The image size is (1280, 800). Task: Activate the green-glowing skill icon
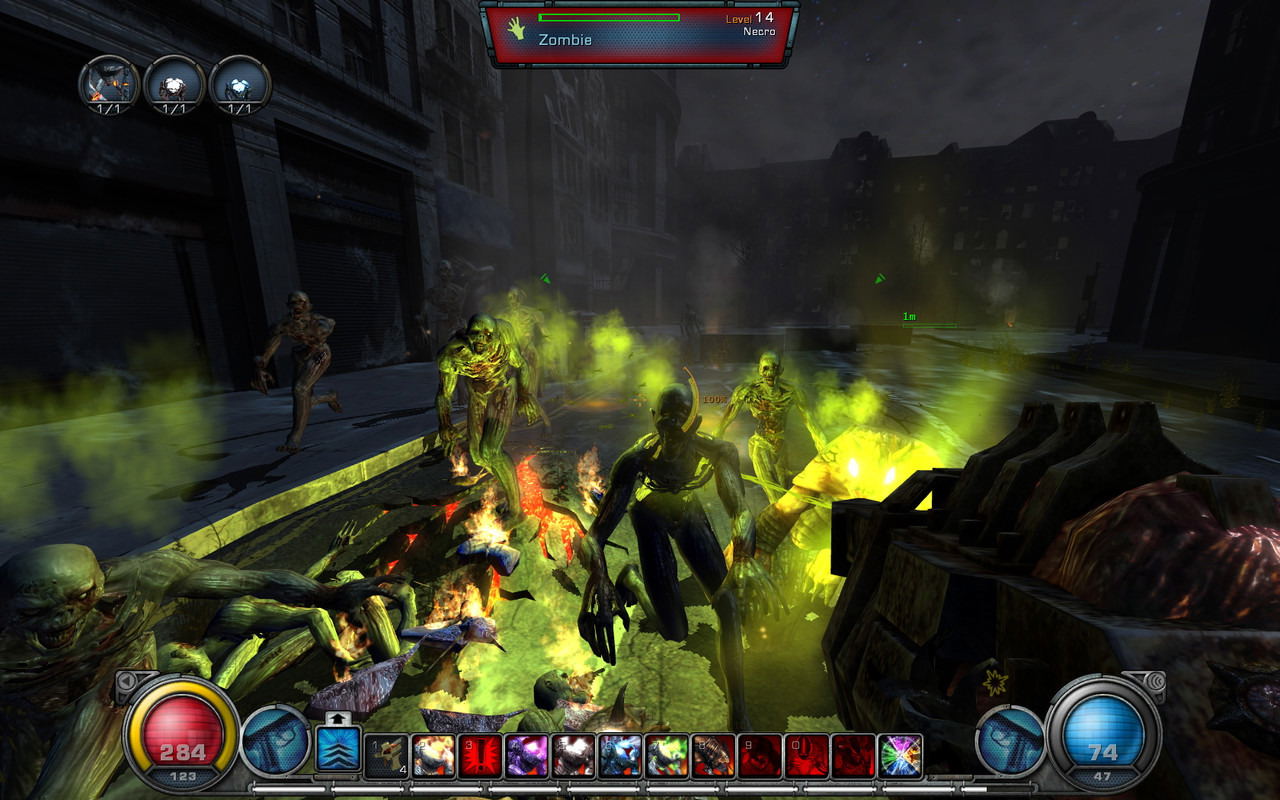667,757
